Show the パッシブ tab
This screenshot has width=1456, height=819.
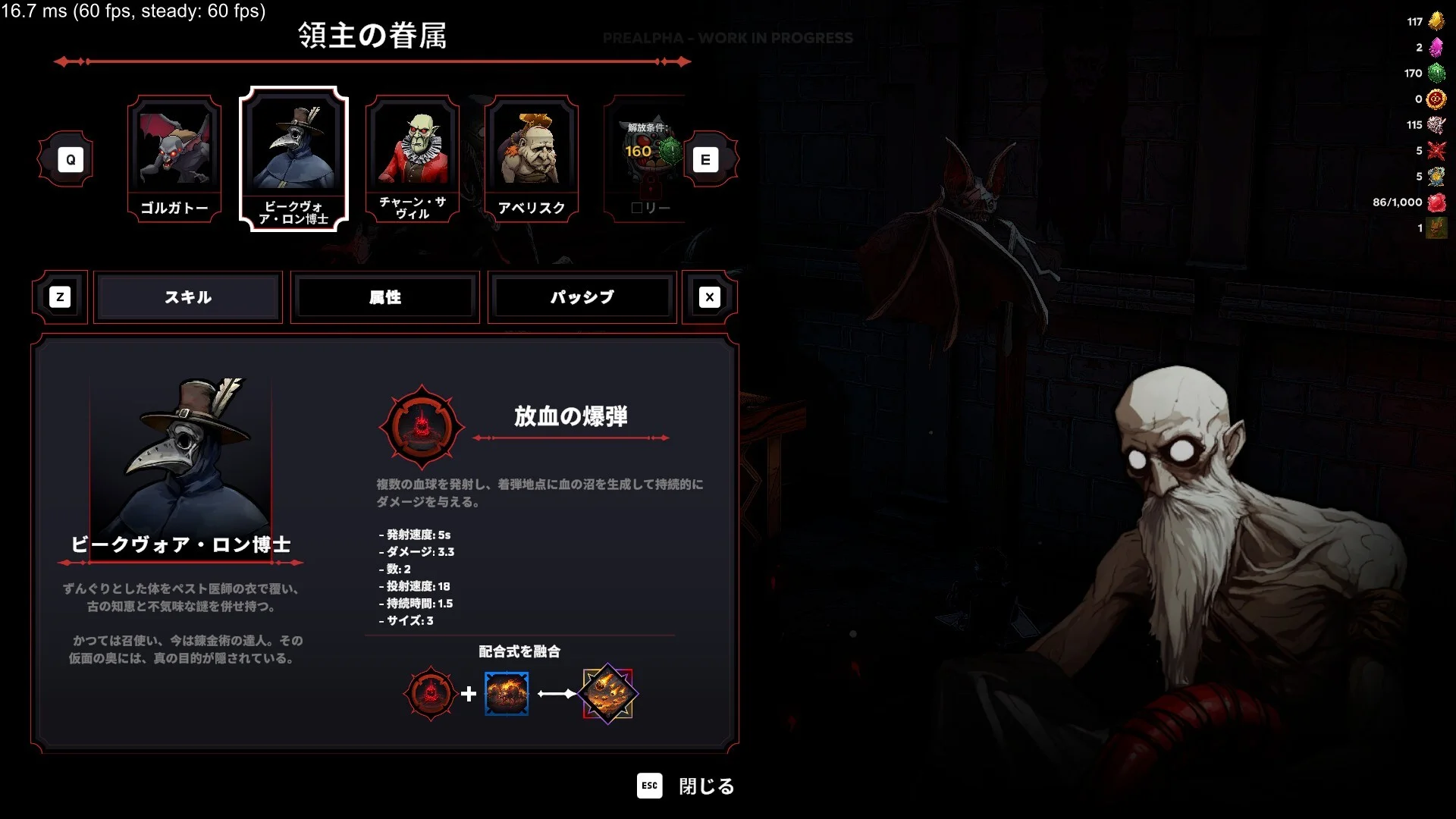pos(582,297)
